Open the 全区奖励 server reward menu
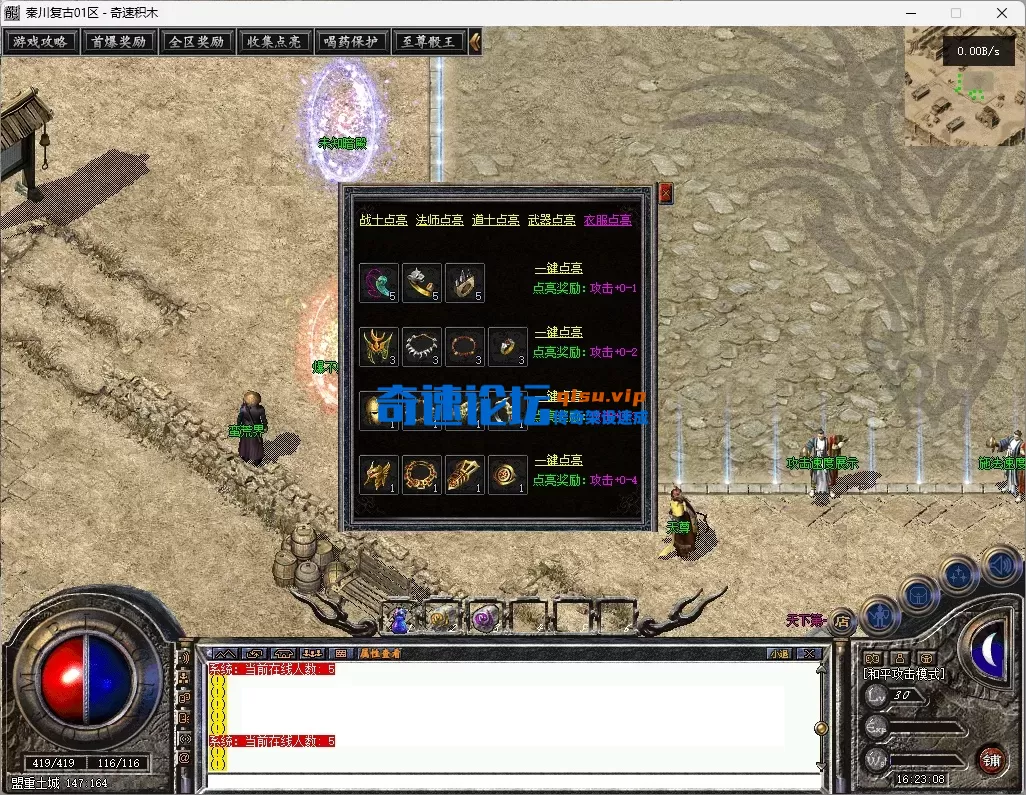Image resolution: width=1026 pixels, height=795 pixels. [x=196, y=42]
